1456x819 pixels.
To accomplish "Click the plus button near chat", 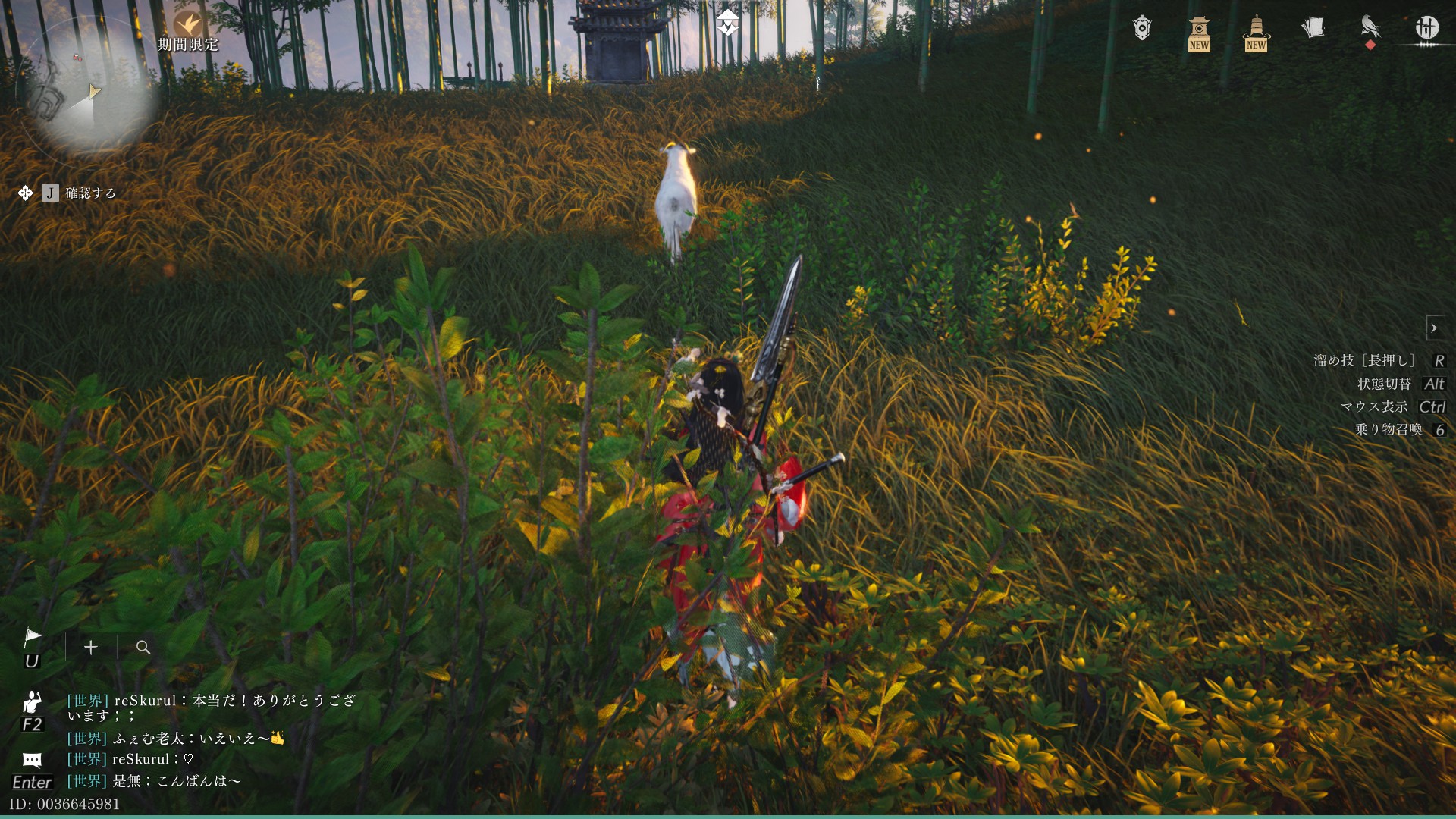I will tap(91, 647).
